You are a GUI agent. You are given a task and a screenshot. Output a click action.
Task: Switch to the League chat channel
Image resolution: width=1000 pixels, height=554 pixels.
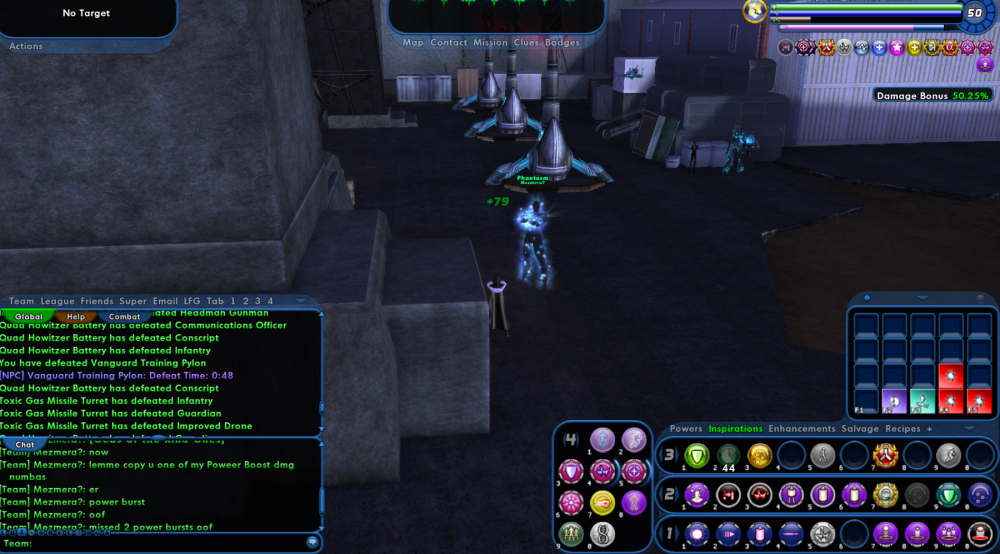coord(58,301)
